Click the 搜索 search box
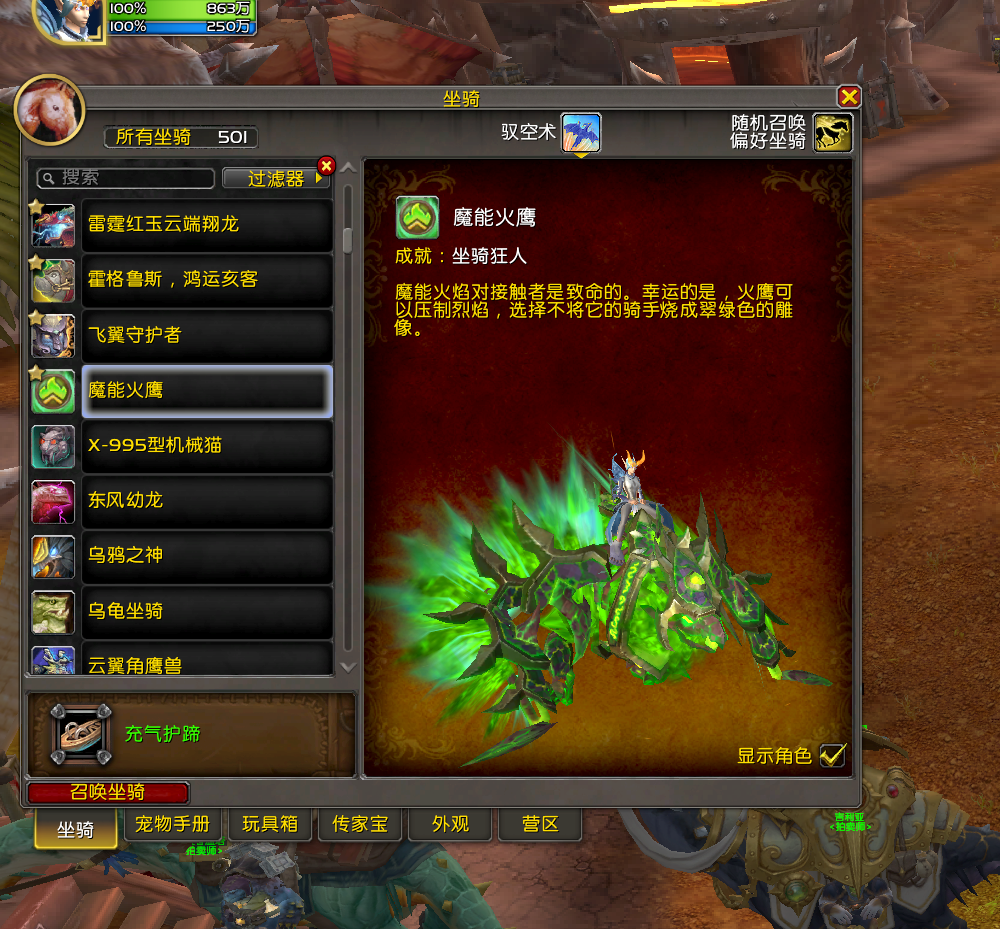Image resolution: width=1000 pixels, height=929 pixels. point(127,178)
